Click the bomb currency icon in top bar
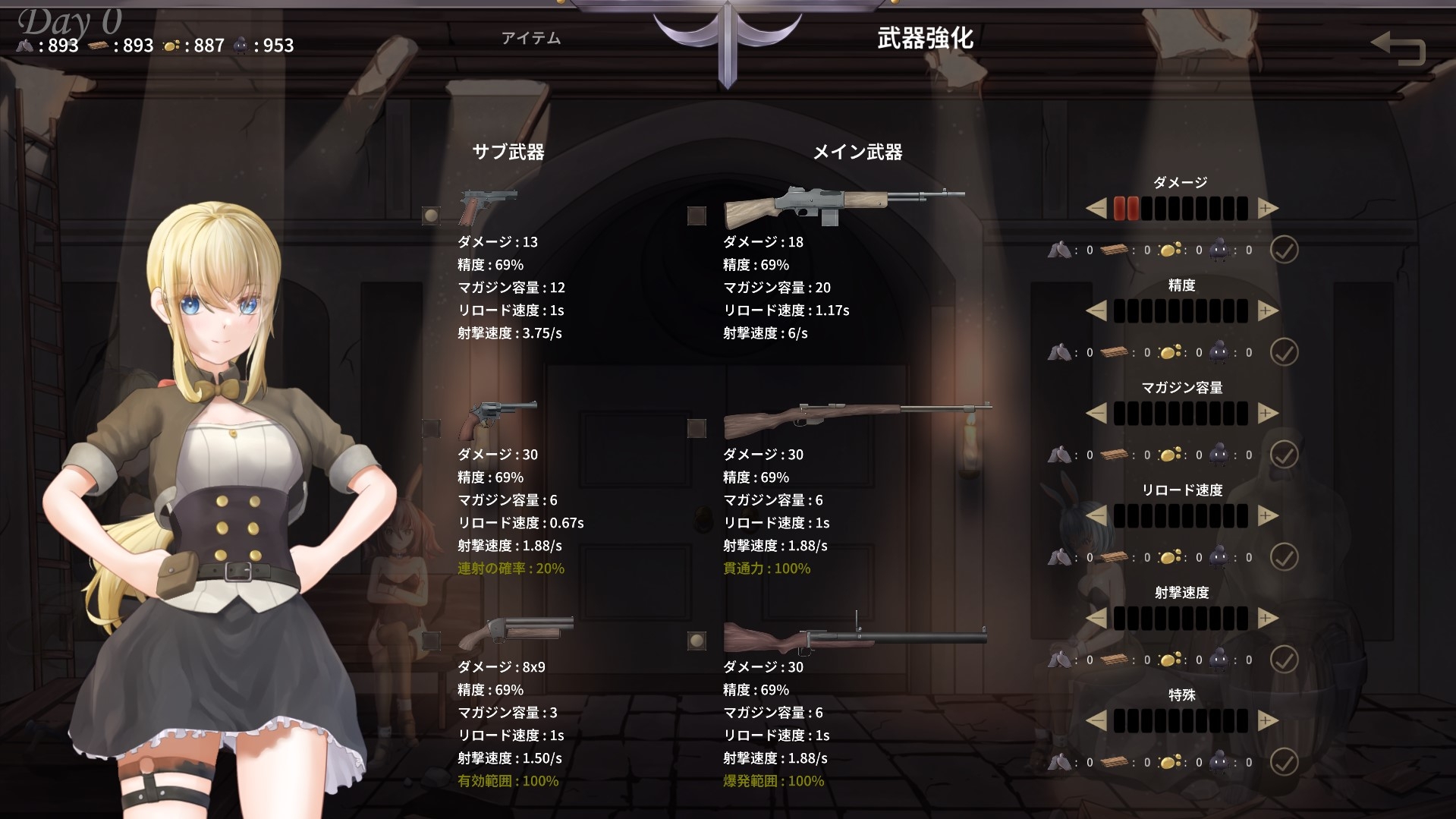Viewport: 1456px width, 819px height. click(241, 45)
